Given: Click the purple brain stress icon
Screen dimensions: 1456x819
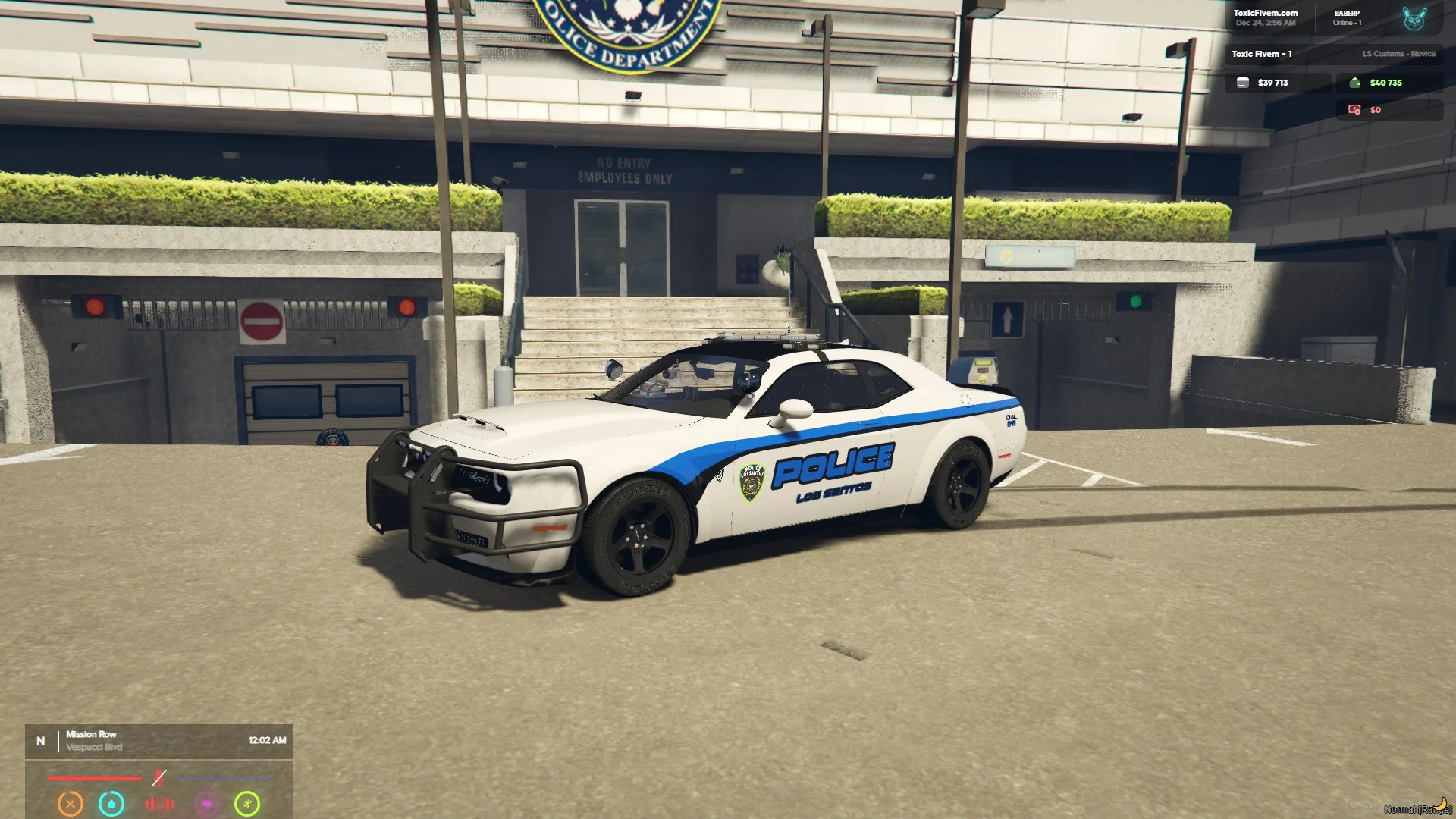Looking at the screenshot, I should point(206,803).
